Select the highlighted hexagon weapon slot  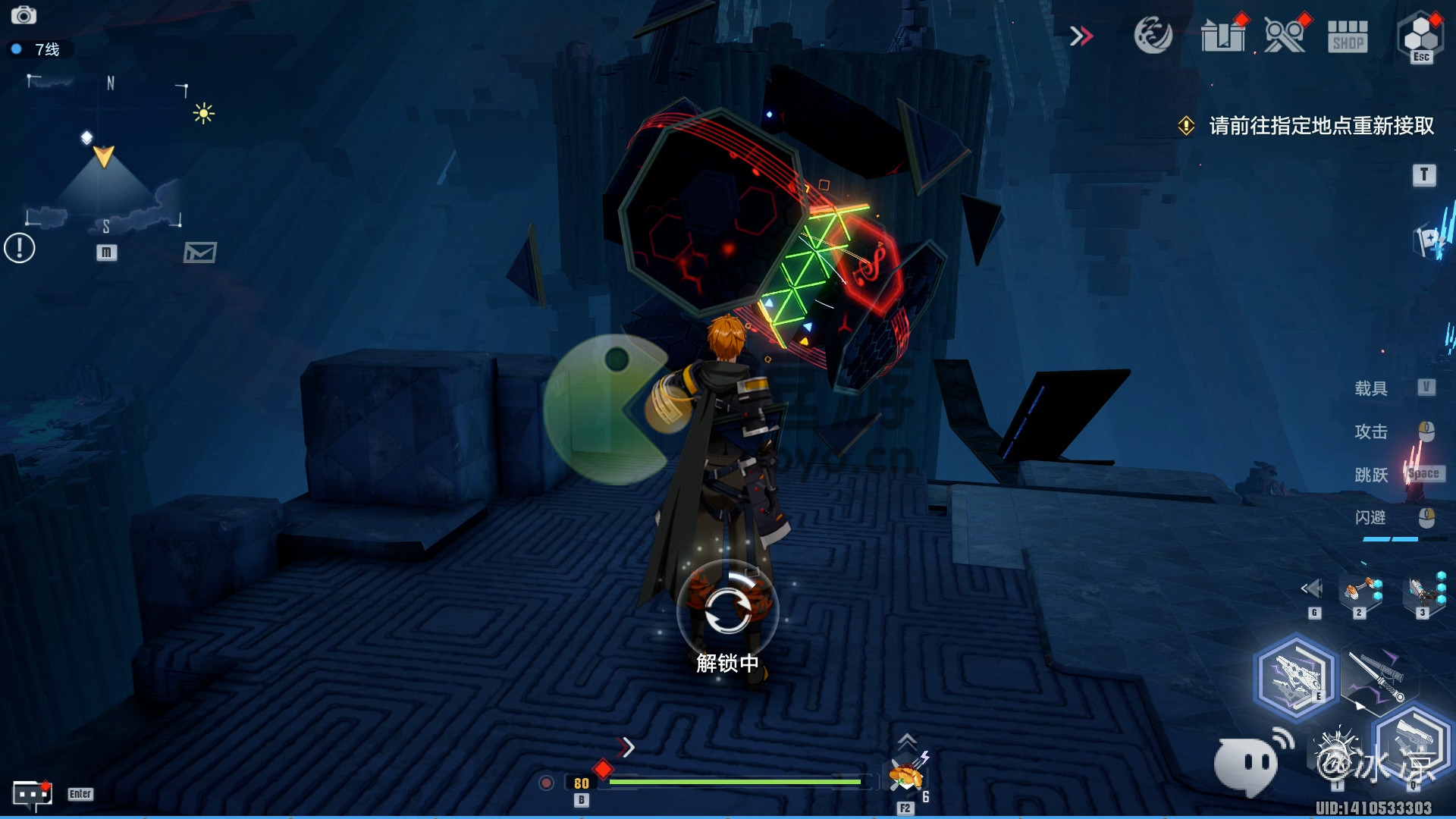coord(1294,677)
